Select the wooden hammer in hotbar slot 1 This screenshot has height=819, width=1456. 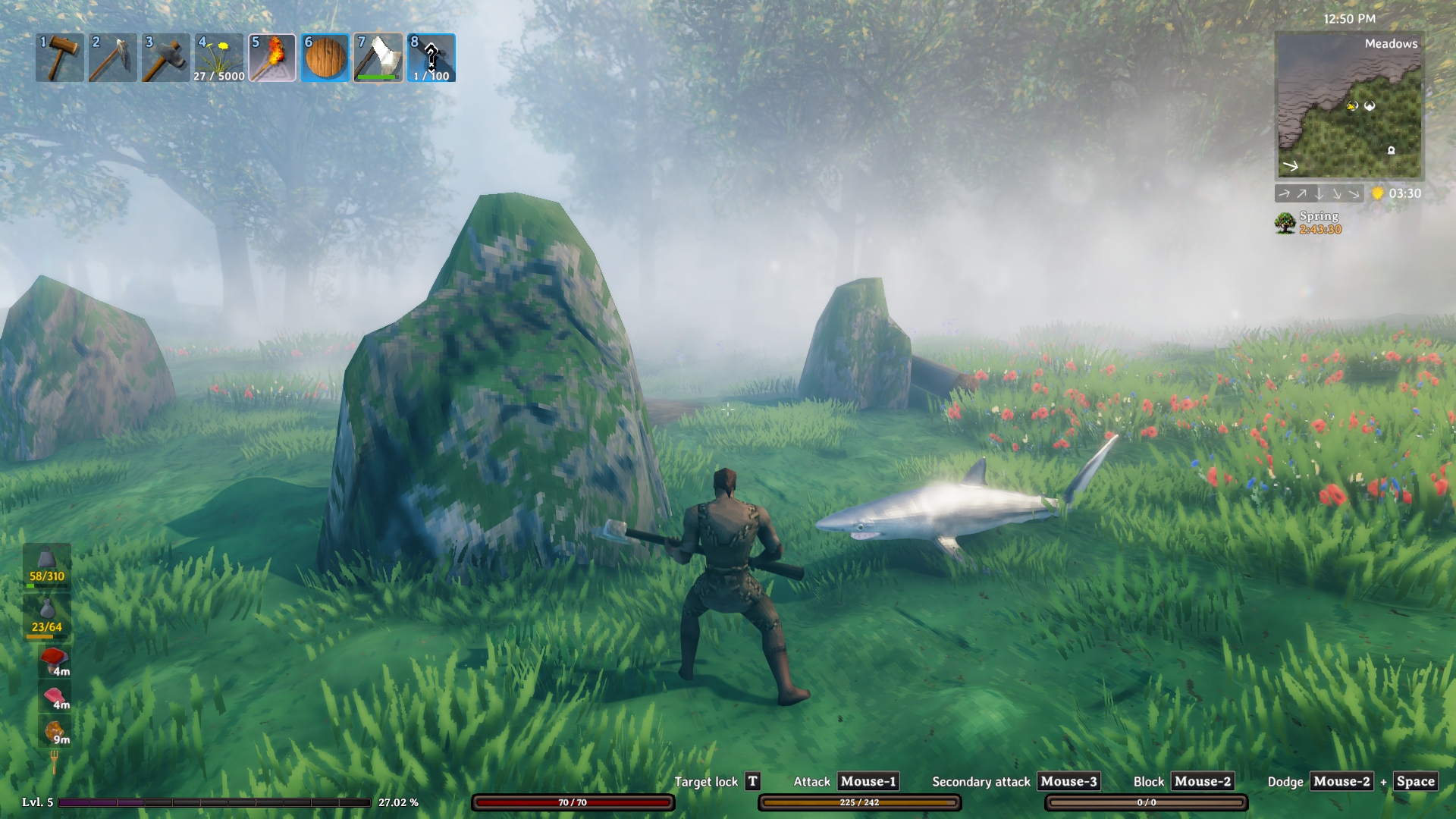60,58
